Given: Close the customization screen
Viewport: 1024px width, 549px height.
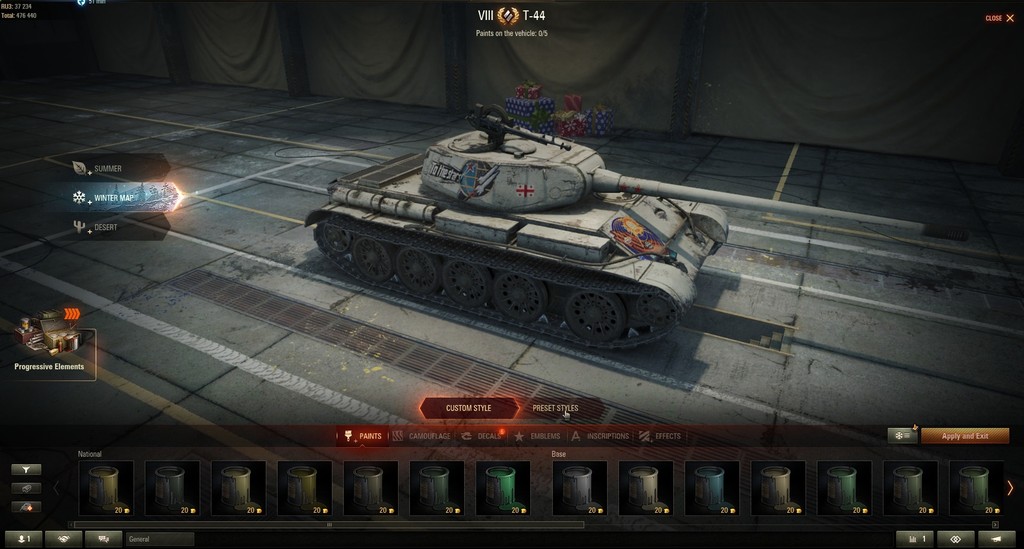Looking at the screenshot, I should tap(996, 18).
